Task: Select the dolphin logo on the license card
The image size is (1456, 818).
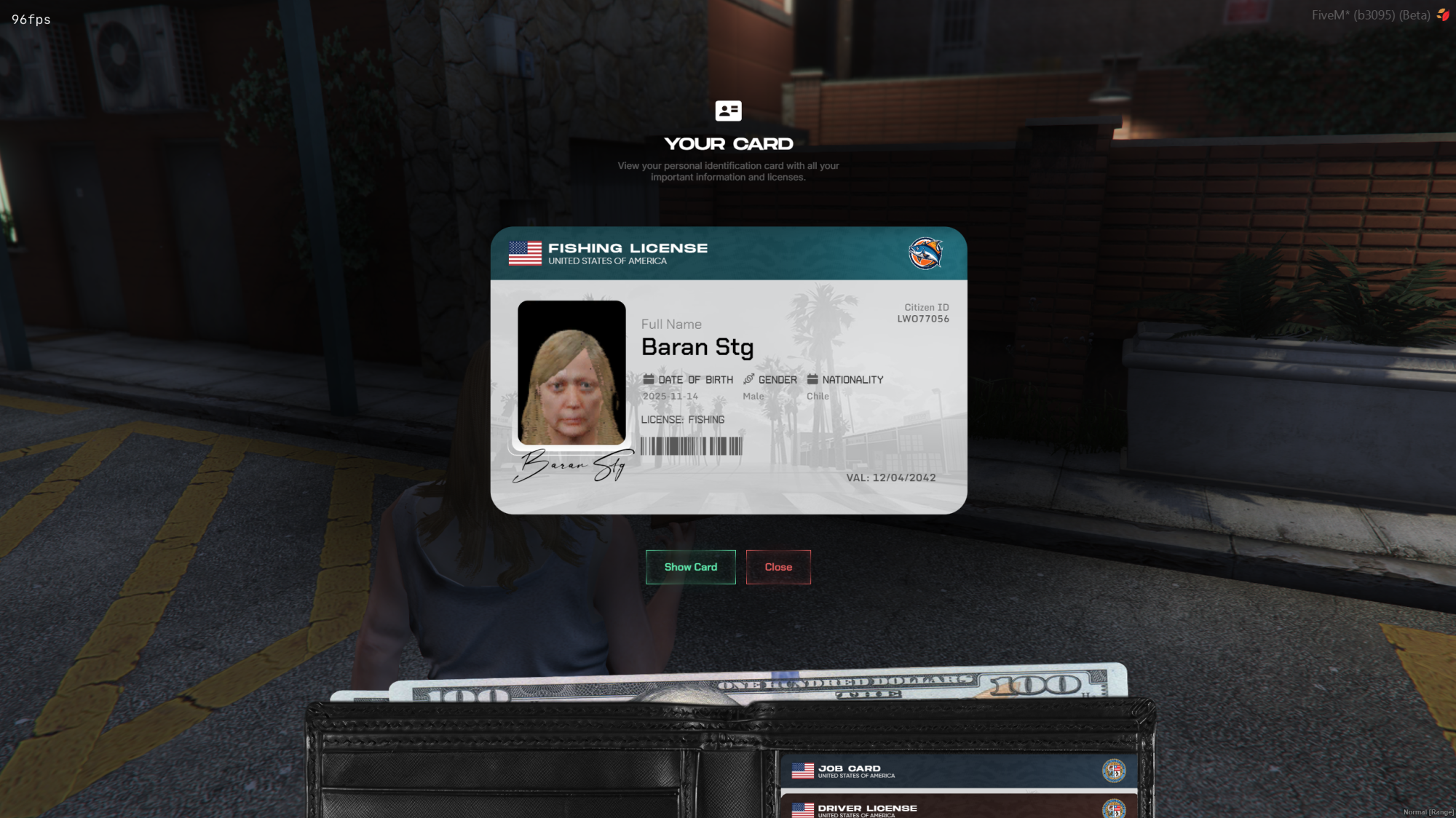Action: tap(926, 253)
